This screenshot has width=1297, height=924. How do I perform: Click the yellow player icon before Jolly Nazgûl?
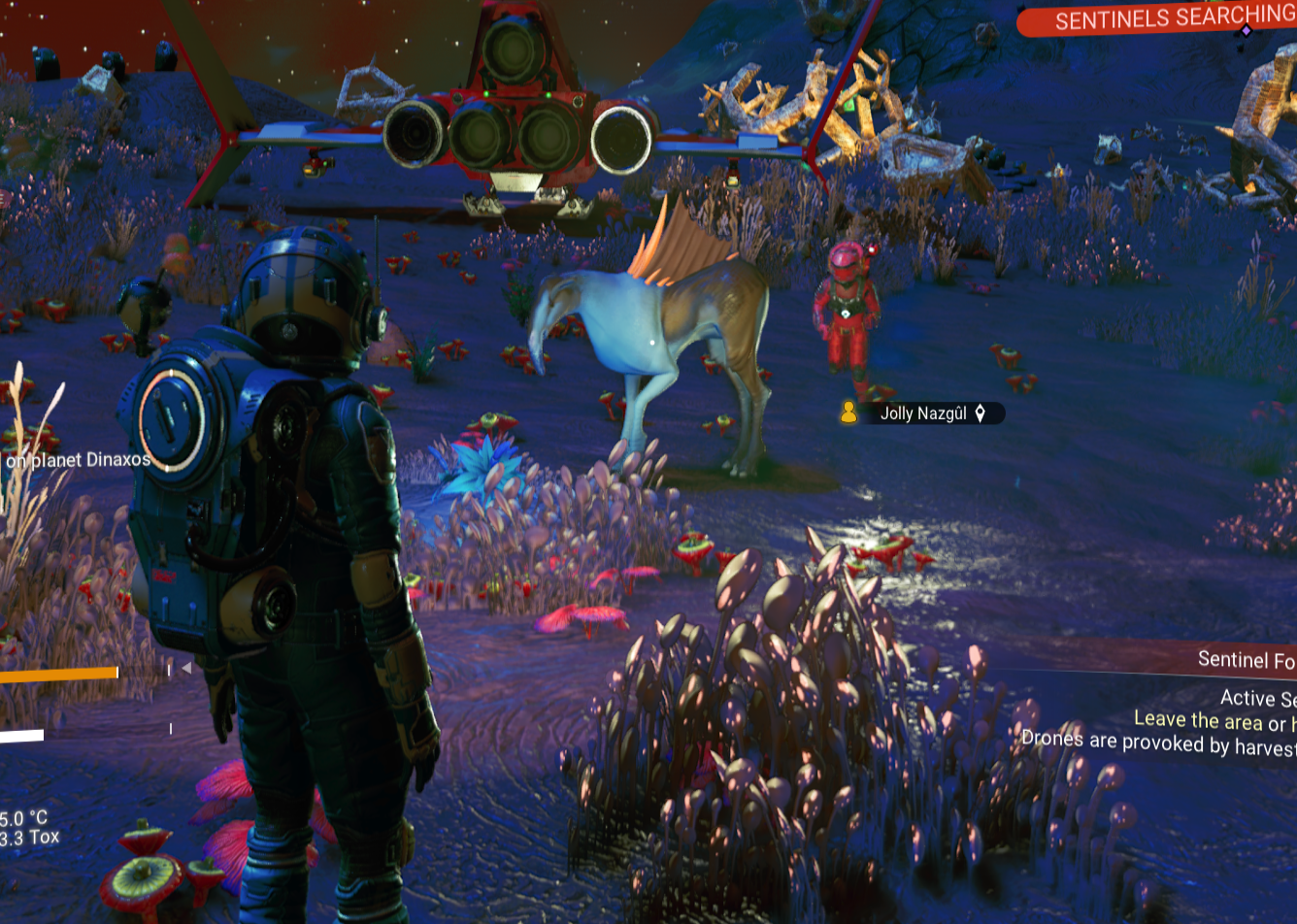[x=848, y=413]
